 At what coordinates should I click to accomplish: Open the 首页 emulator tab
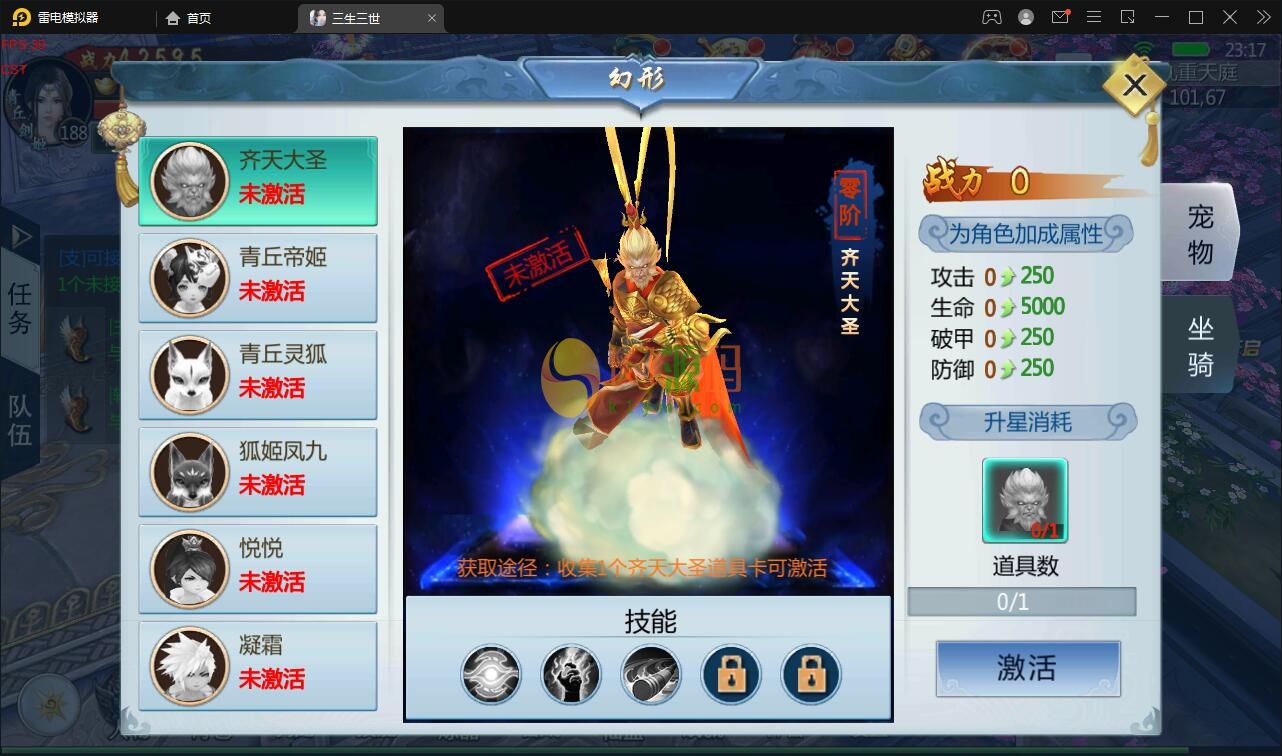[x=188, y=17]
